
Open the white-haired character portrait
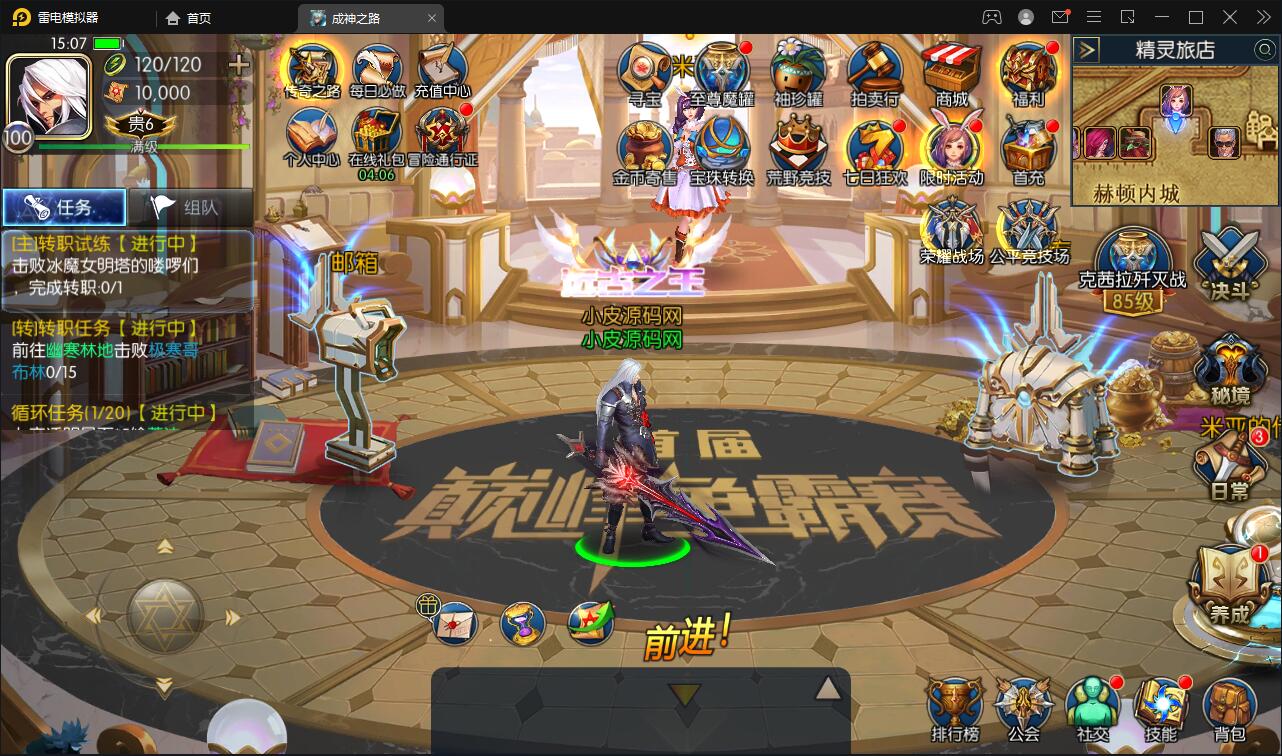click(x=48, y=93)
